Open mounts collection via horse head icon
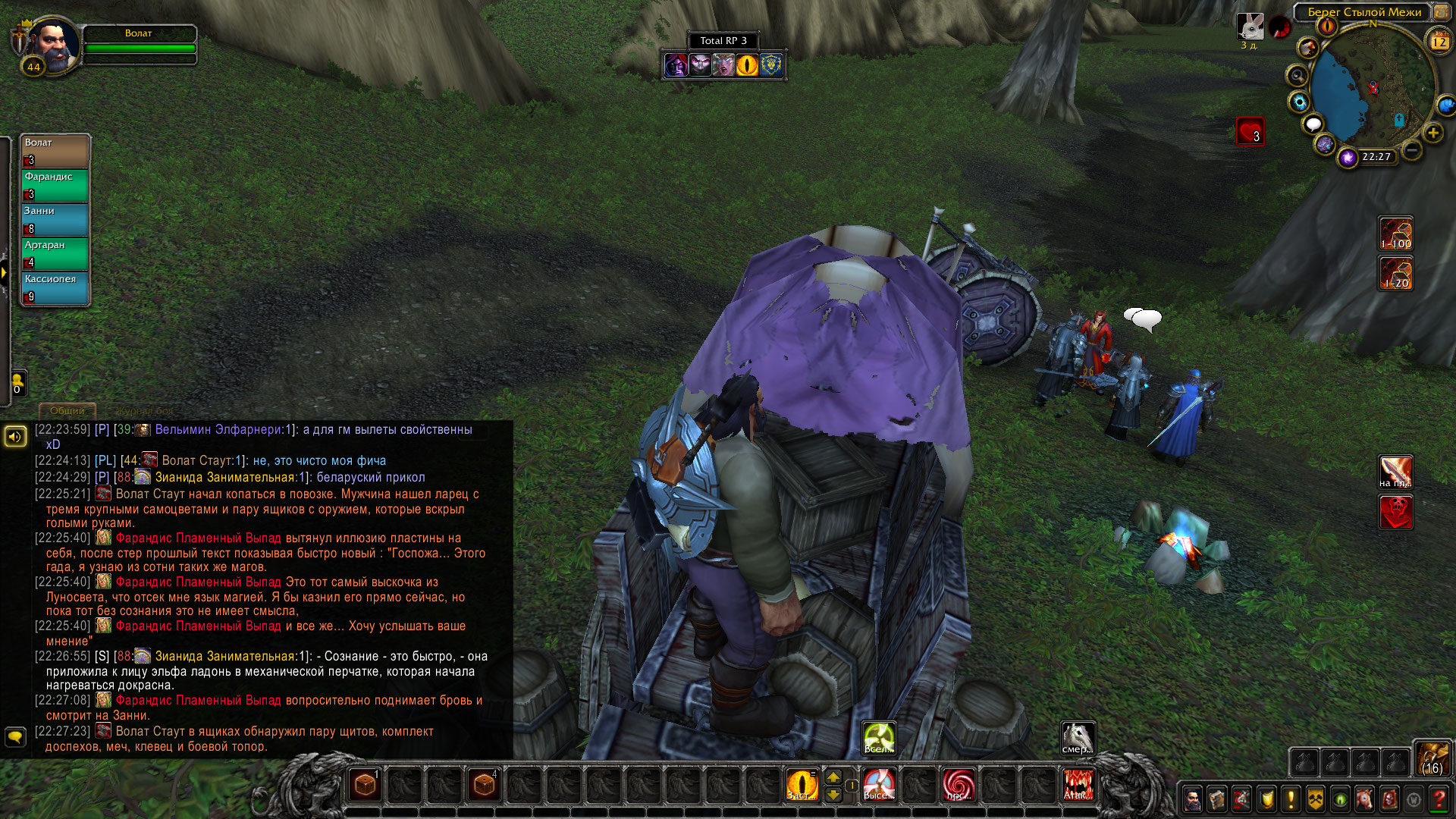Viewport: 1456px width, 819px height. (1364, 799)
